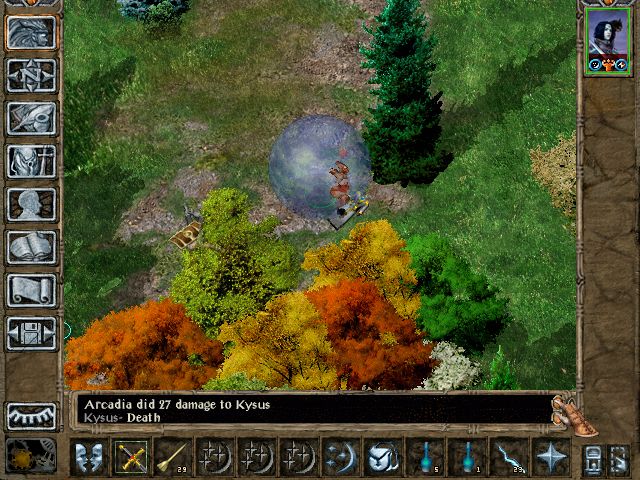The height and width of the screenshot is (480, 640).
Task: Use the blue potion with count 1
Action: [x=466, y=458]
